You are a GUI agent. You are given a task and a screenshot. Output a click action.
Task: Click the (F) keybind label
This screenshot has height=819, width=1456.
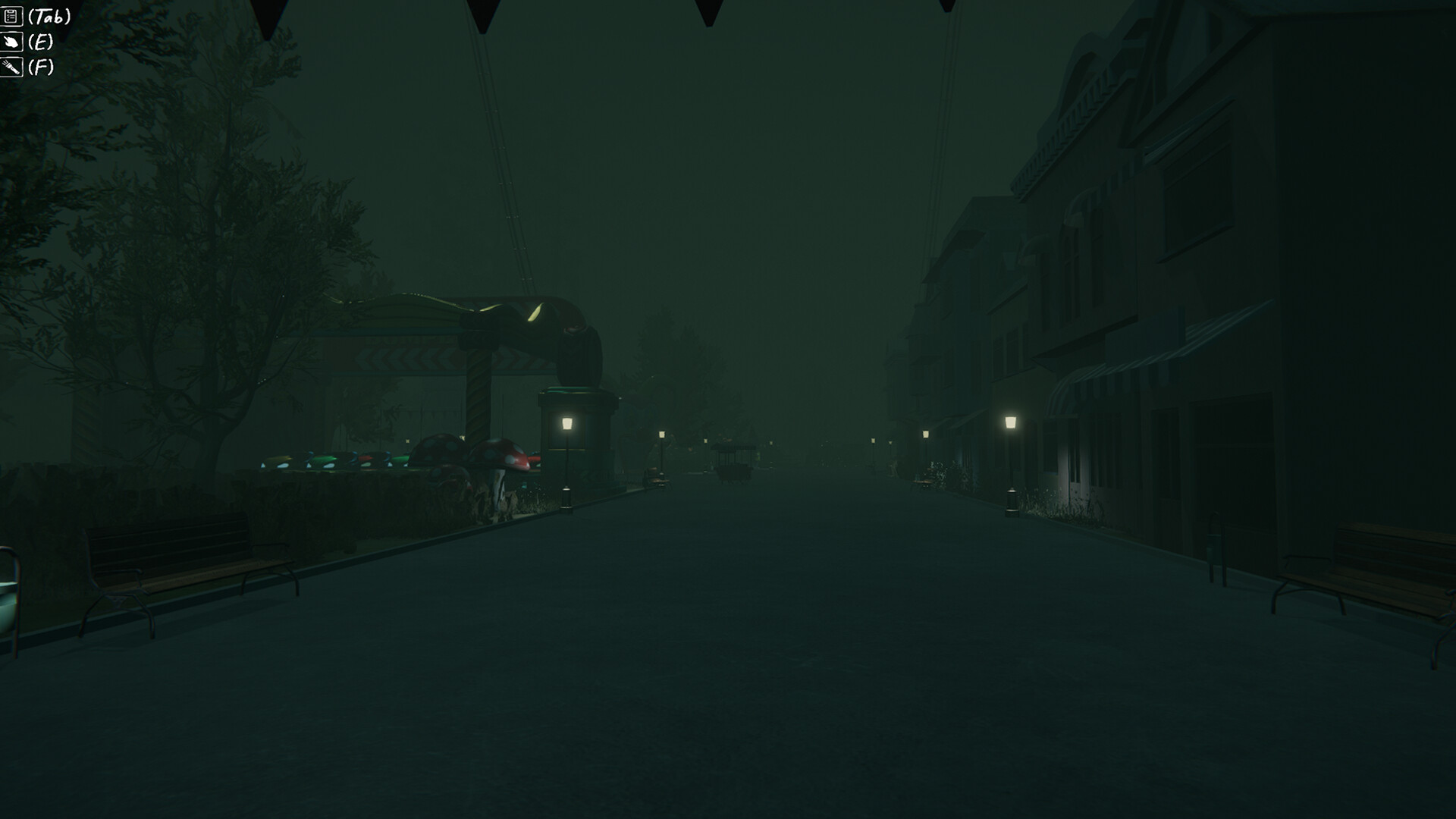42,67
